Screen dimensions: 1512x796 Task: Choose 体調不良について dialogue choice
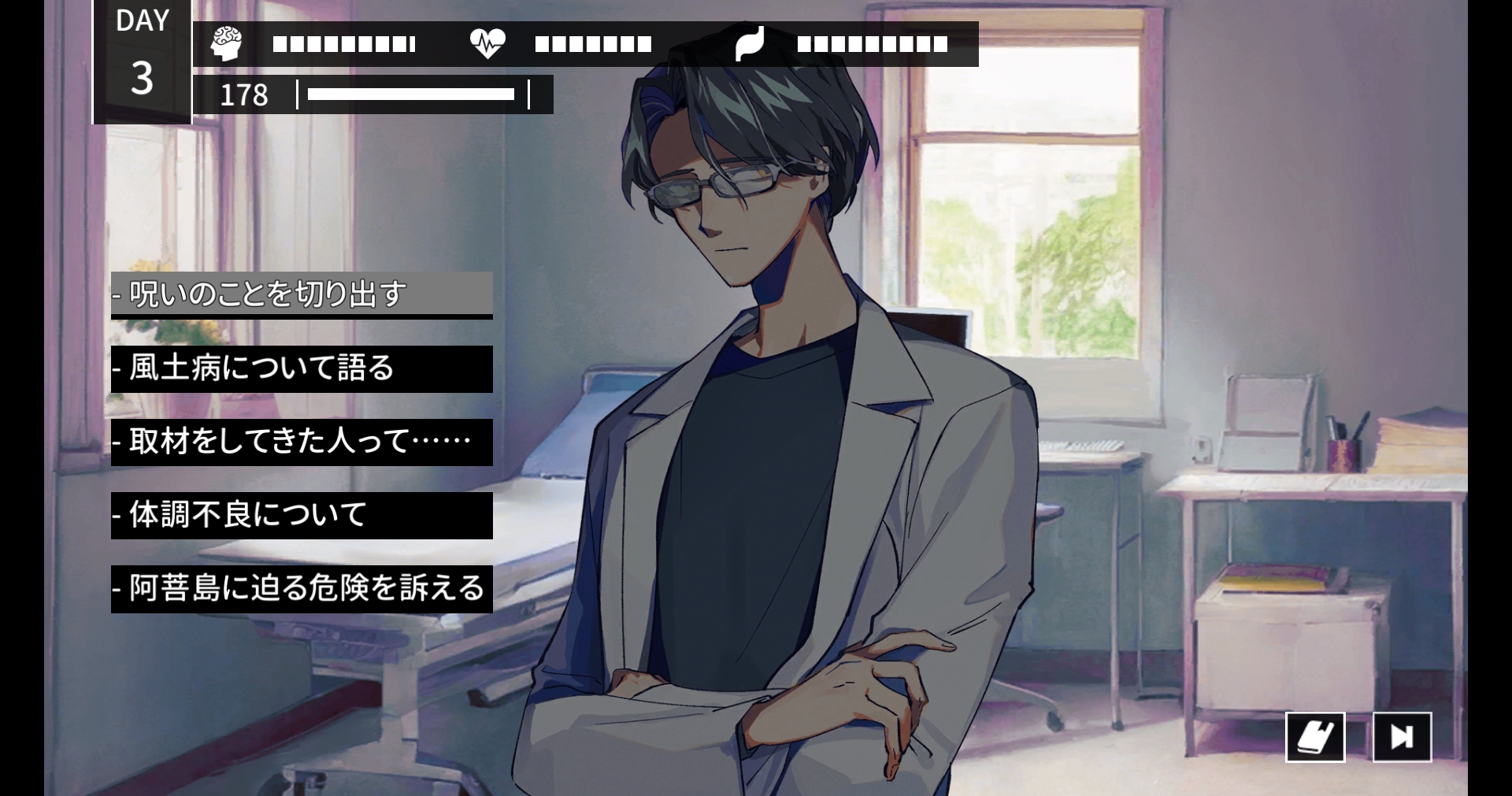point(302,515)
